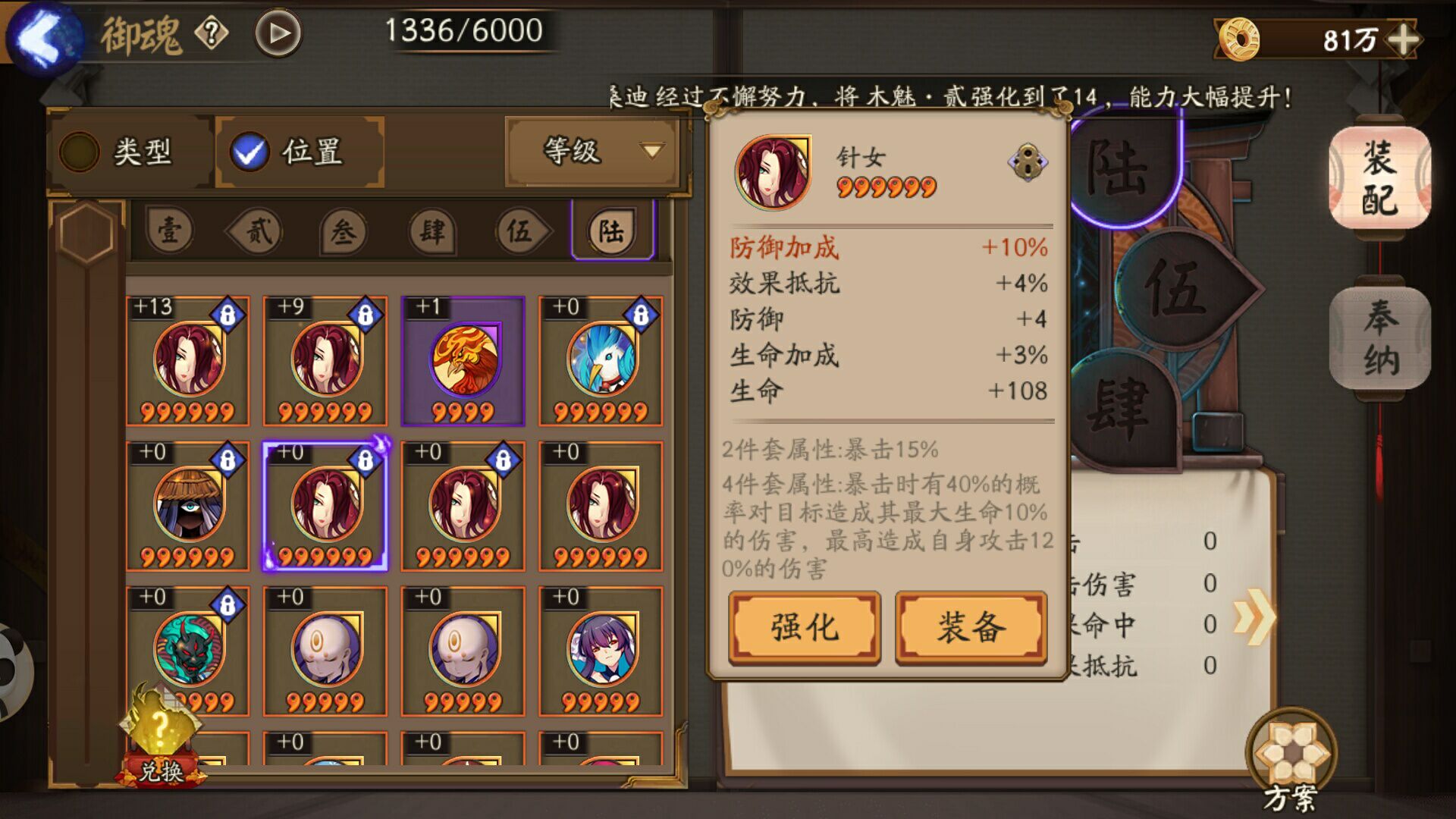This screenshot has height=819, width=1456.
Task: Open the 御魂 help question mark icon
Action: point(212,33)
